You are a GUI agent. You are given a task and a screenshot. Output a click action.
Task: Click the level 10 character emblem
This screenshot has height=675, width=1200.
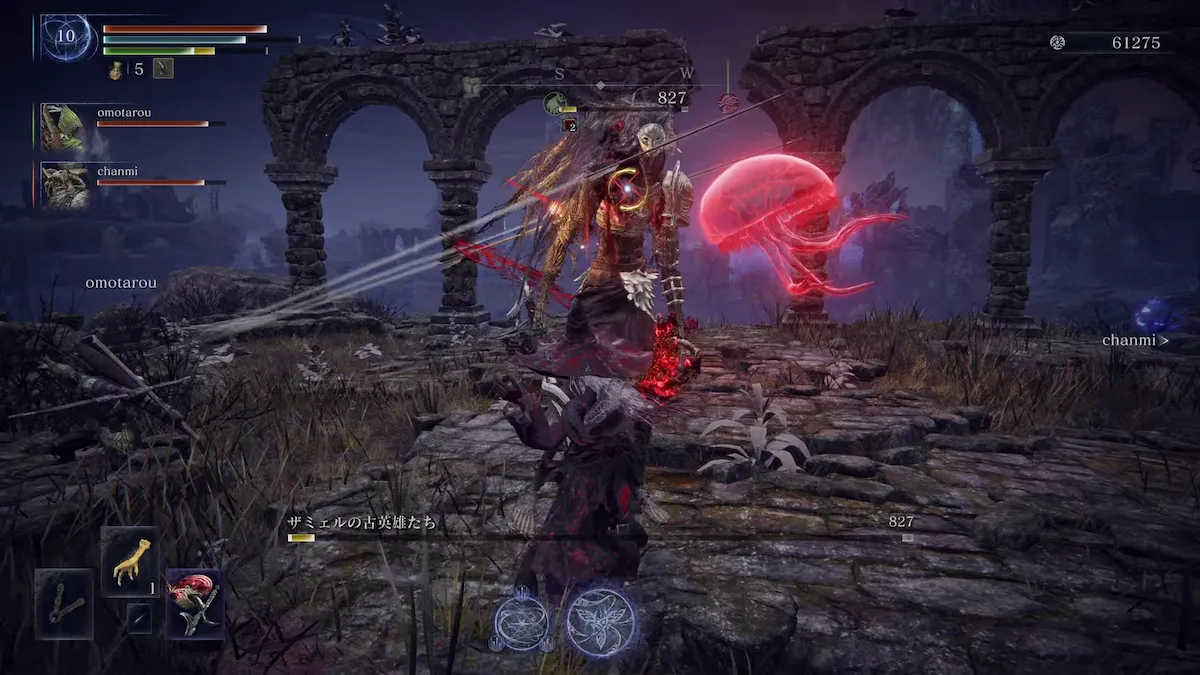[68, 37]
